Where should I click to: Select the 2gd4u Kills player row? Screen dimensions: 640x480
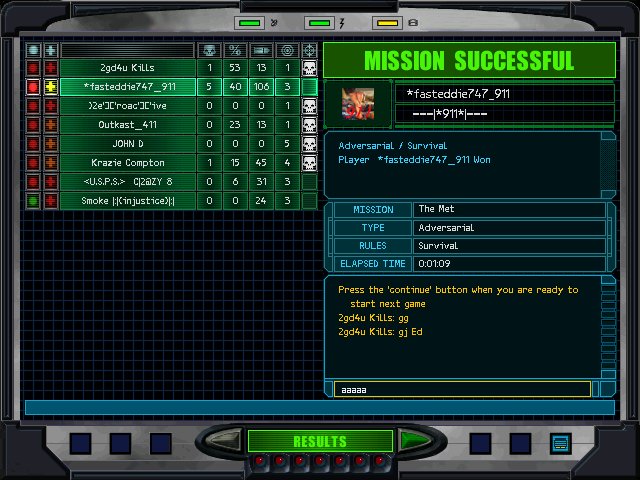click(x=126, y=67)
